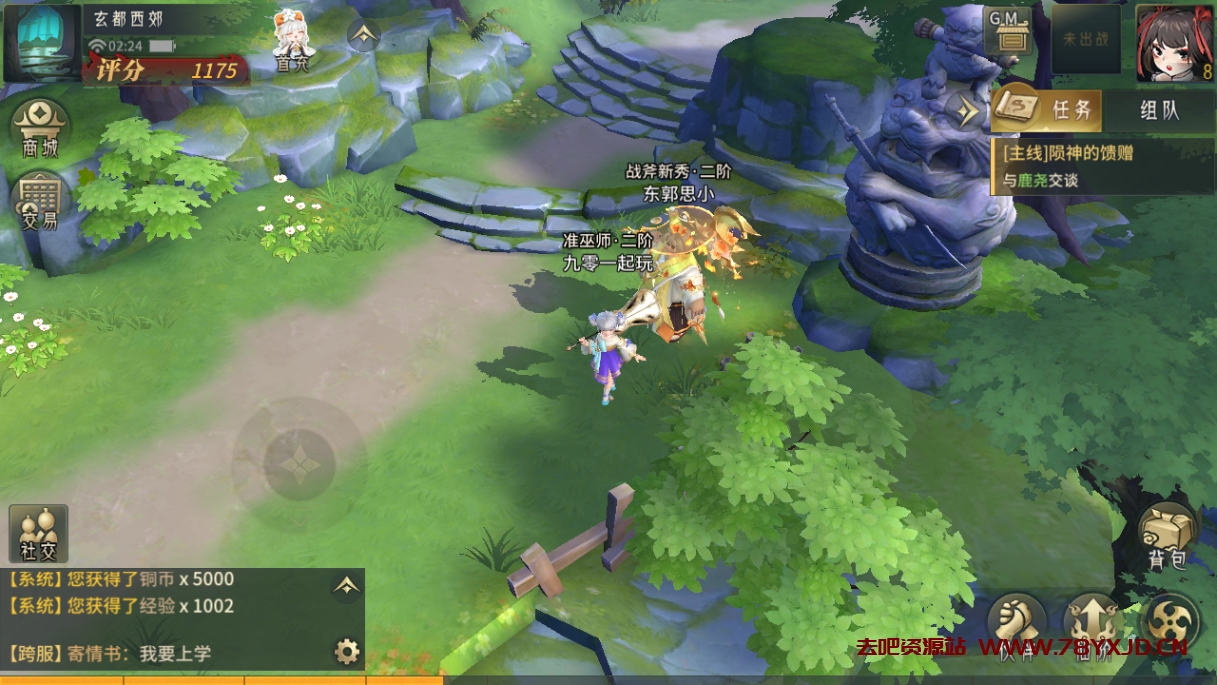Collapse the top icon row arrow
The height and width of the screenshot is (685, 1217).
point(363,35)
